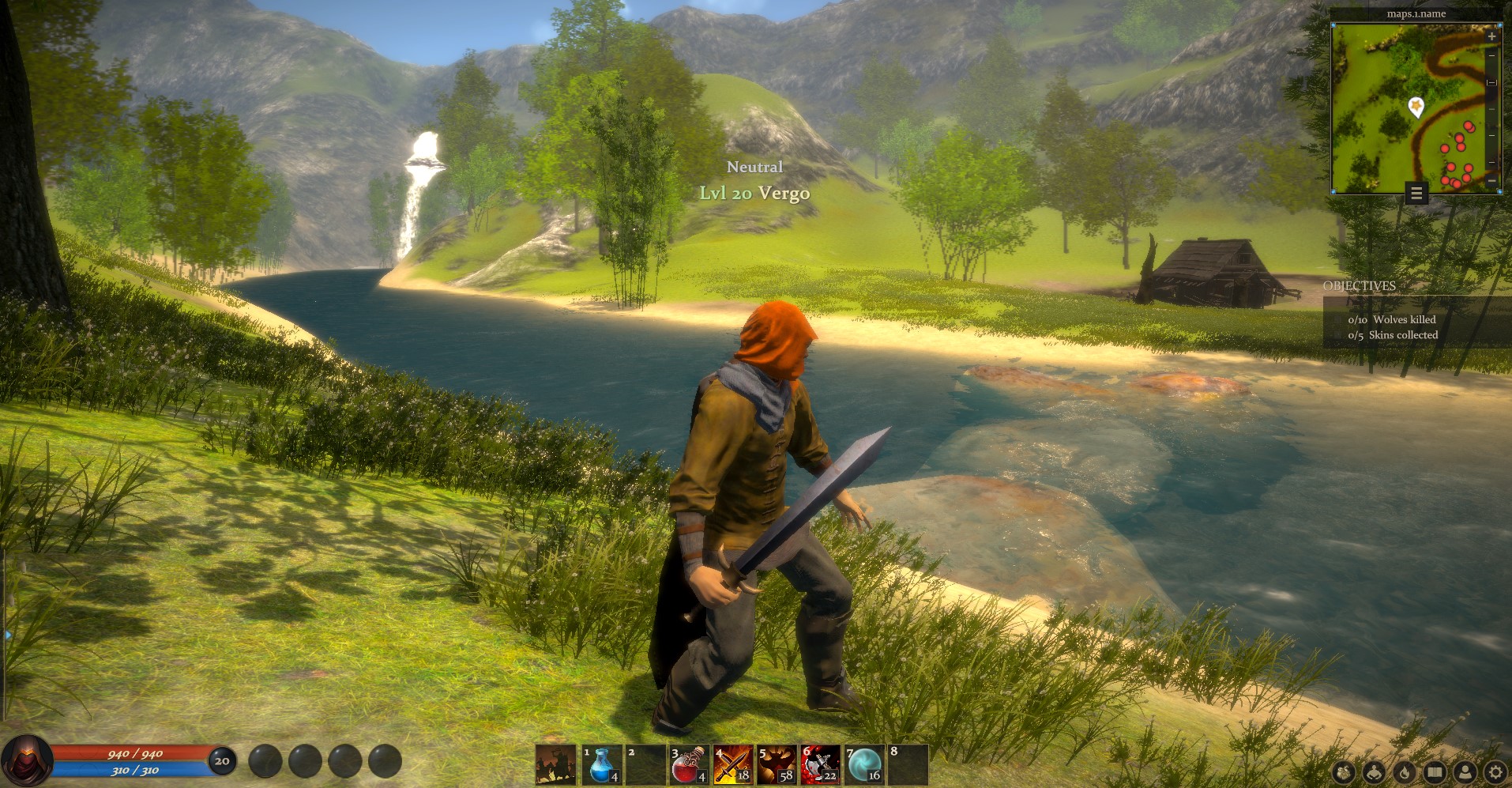Open the armor equipment panel icon
The width and height of the screenshot is (1512, 788).
(1375, 772)
